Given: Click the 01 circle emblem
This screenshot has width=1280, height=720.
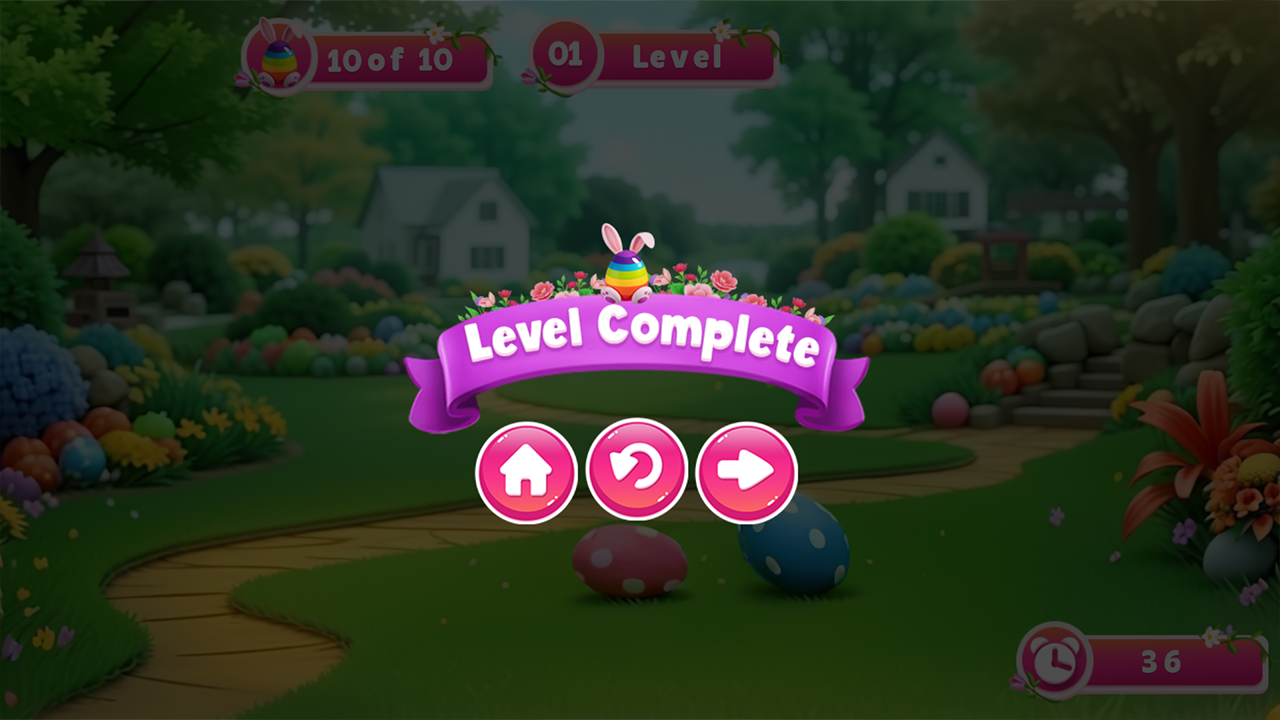Looking at the screenshot, I should click(x=566, y=56).
